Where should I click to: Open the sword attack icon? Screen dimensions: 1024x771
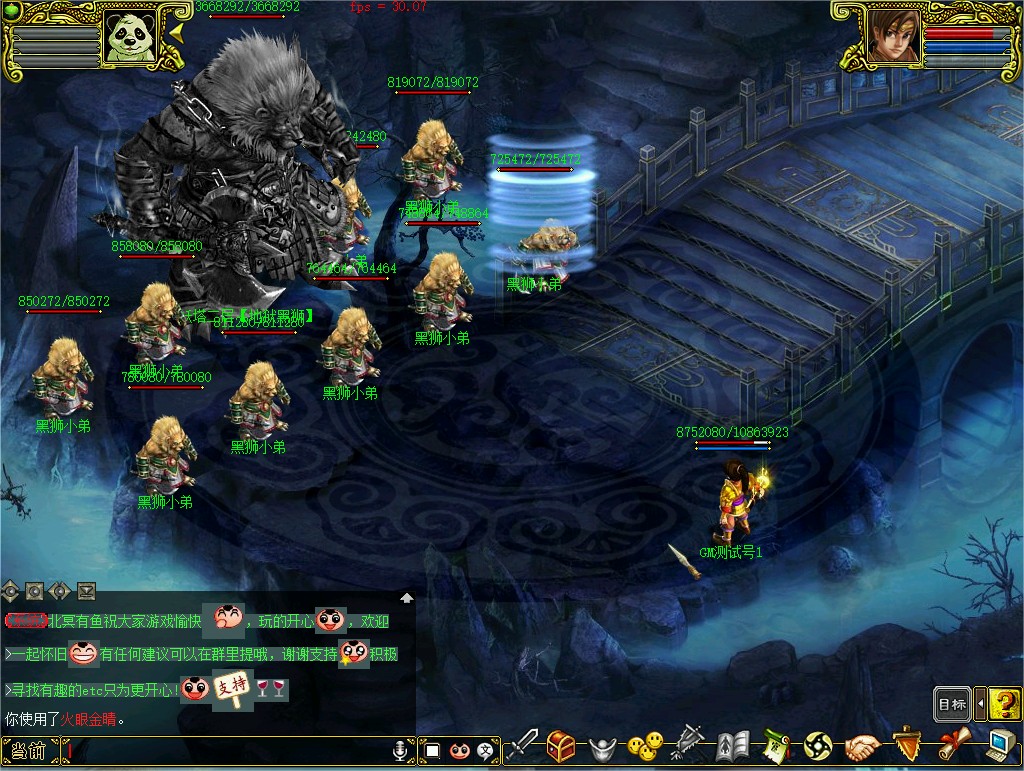pyautogui.click(x=522, y=746)
